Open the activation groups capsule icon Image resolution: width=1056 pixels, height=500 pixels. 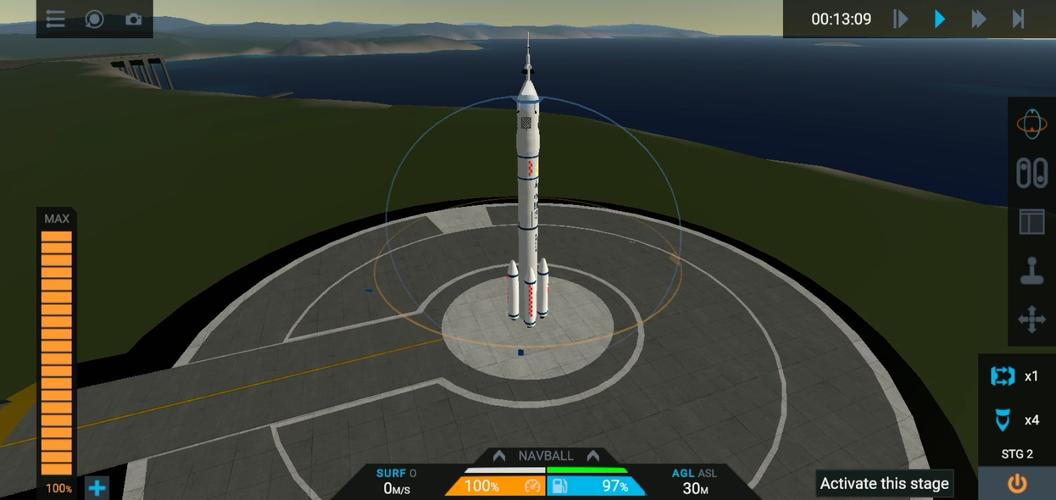(1031, 173)
